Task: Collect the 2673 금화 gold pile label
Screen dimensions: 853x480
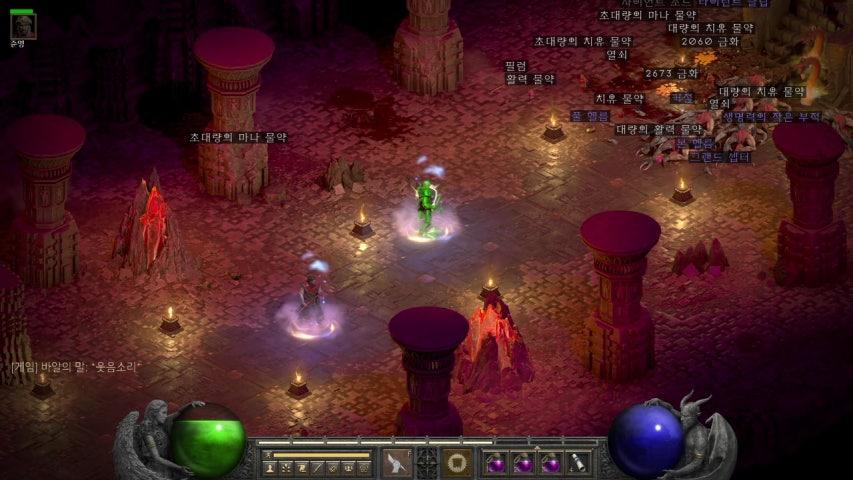Action: pos(671,74)
